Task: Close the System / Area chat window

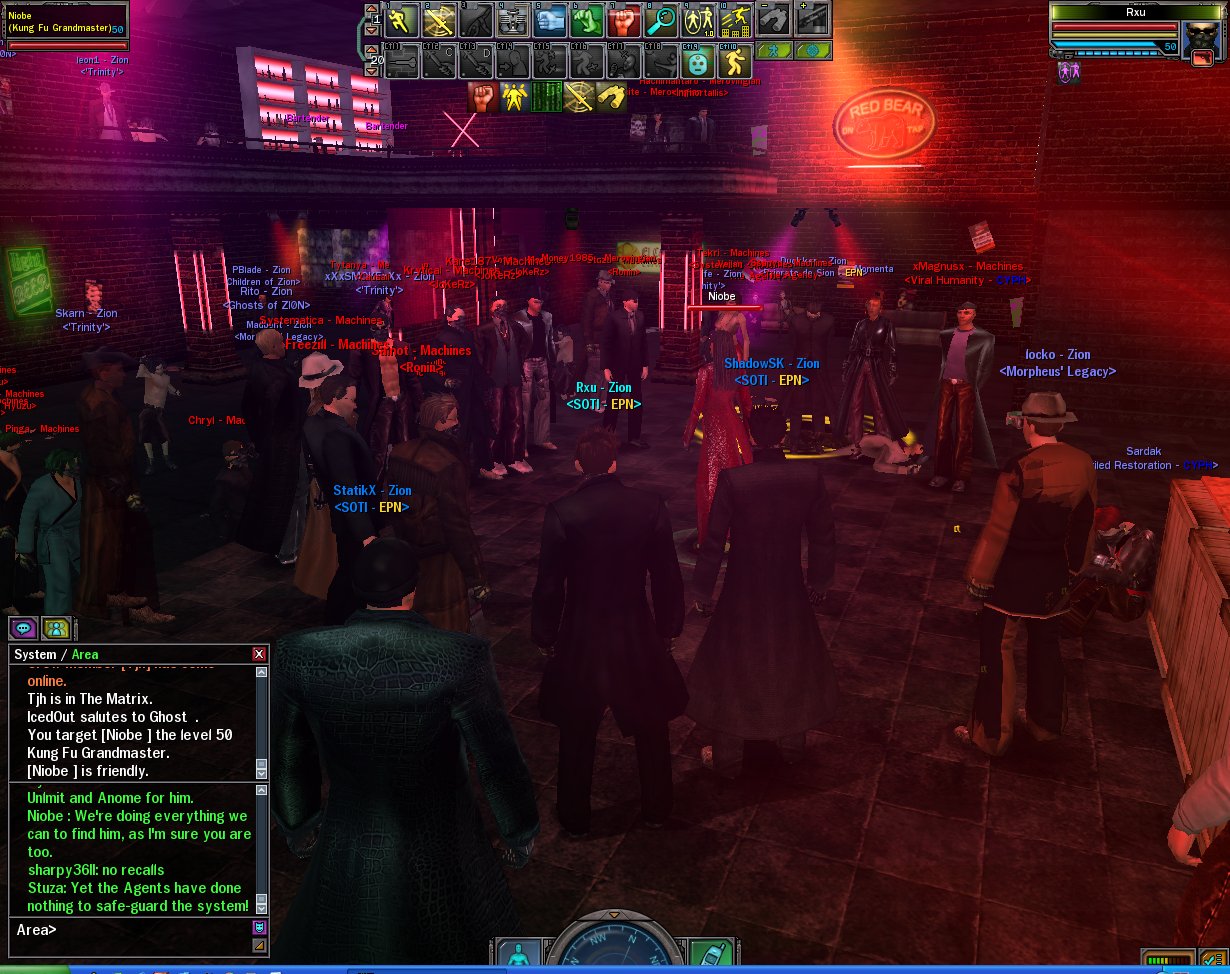Action: (259, 654)
